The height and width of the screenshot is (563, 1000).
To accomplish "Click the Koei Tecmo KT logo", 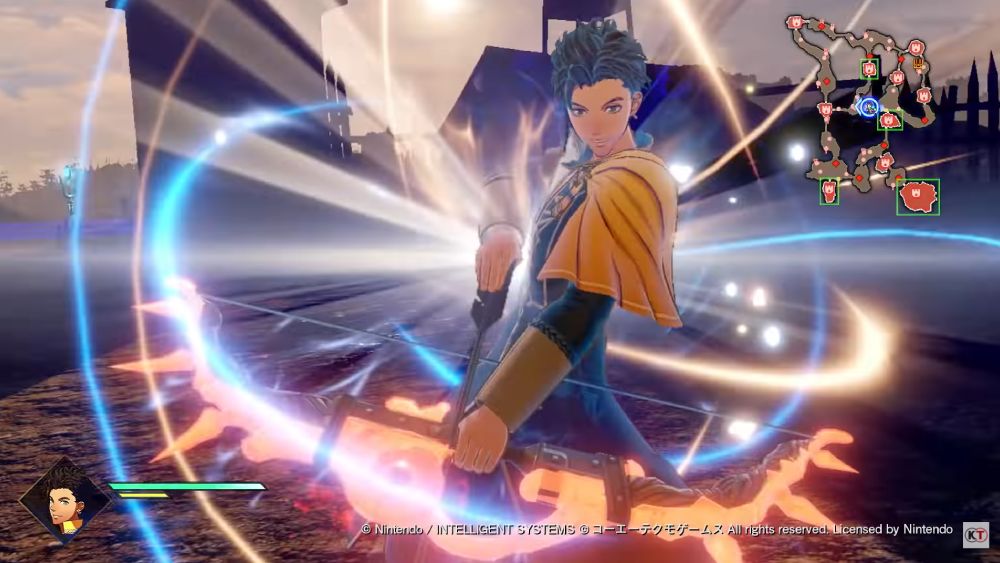I will tap(975, 533).
